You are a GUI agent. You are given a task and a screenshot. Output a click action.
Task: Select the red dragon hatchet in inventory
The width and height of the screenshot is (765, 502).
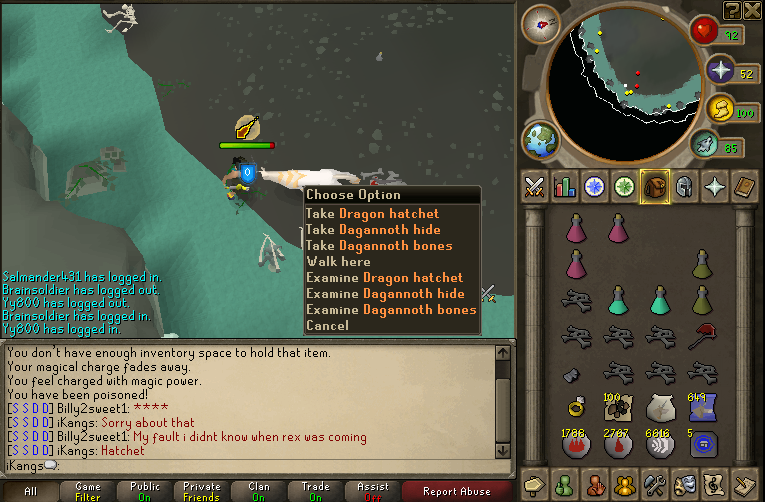click(x=701, y=337)
